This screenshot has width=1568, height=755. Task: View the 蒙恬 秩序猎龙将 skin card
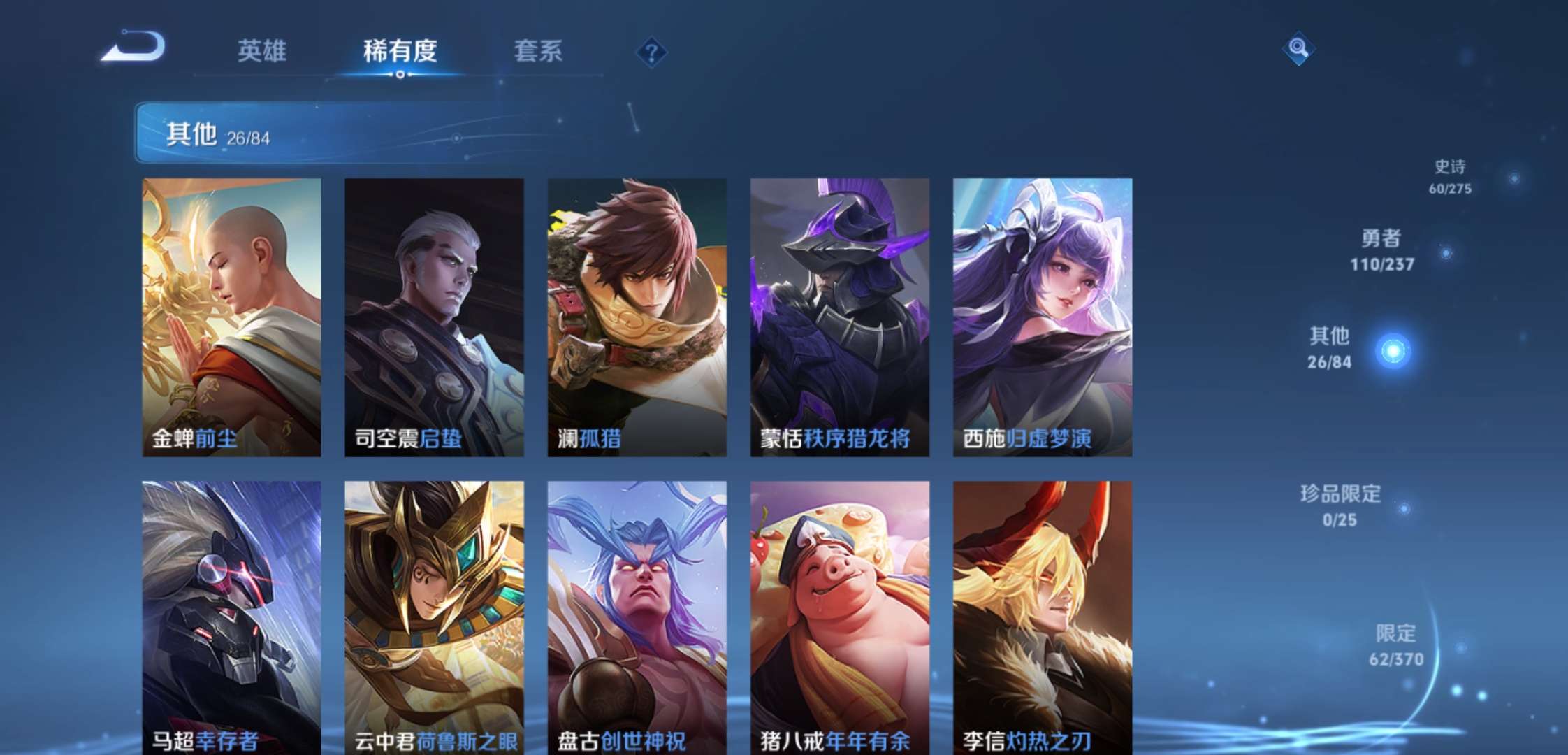click(x=839, y=317)
